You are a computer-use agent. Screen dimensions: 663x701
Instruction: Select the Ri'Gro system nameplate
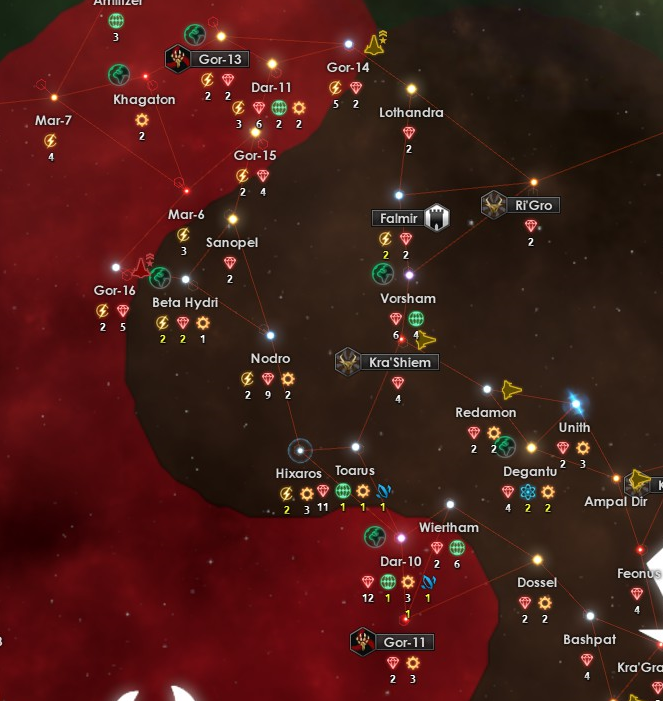(533, 205)
